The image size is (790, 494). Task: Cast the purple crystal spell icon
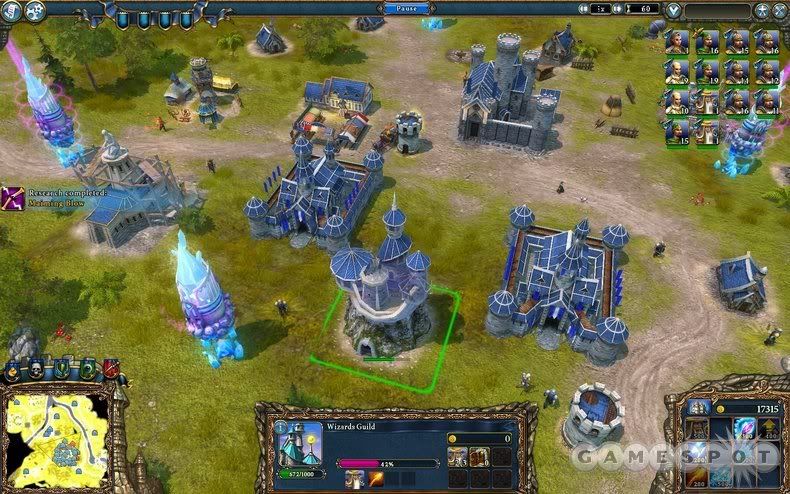(746, 428)
